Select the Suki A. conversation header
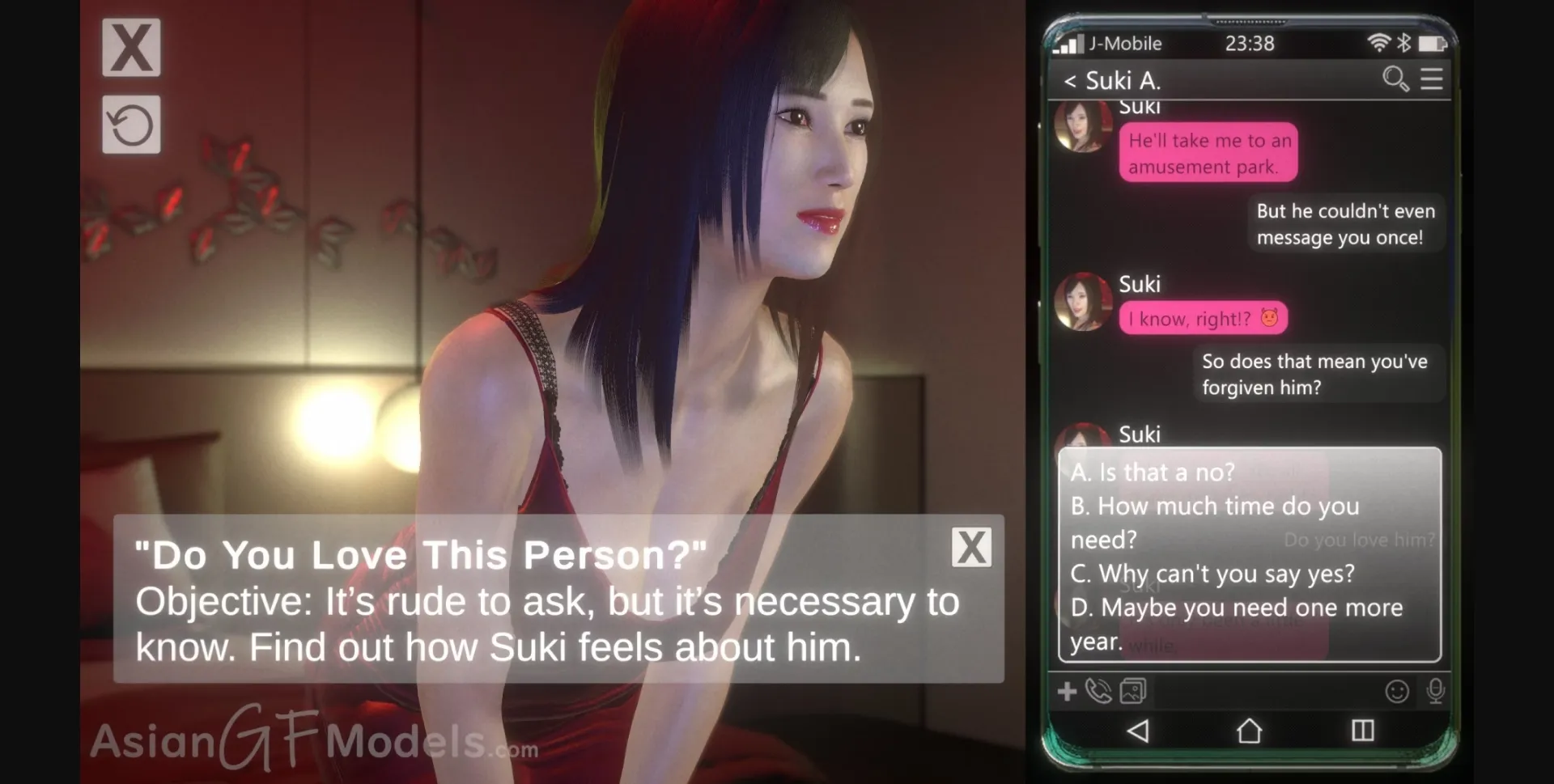The height and width of the screenshot is (784, 1554). coord(1125,80)
